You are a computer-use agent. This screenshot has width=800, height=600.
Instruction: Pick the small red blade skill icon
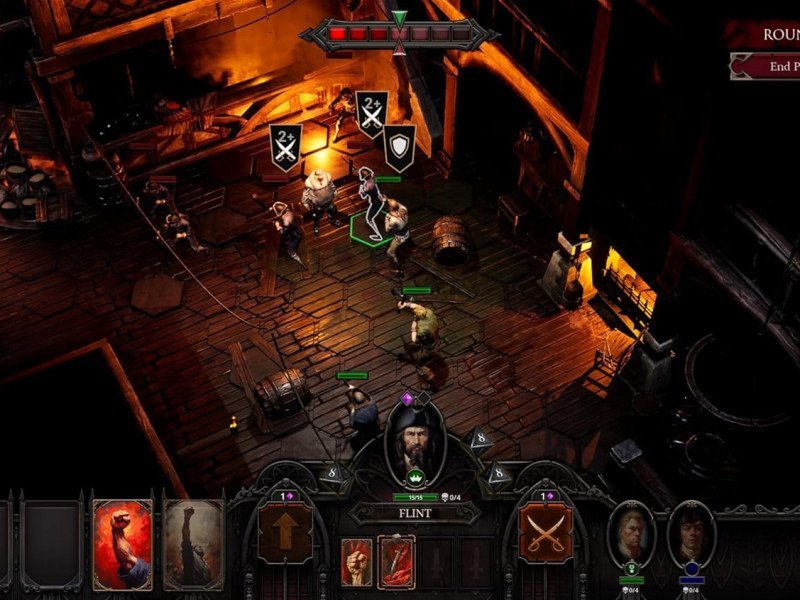click(x=397, y=561)
